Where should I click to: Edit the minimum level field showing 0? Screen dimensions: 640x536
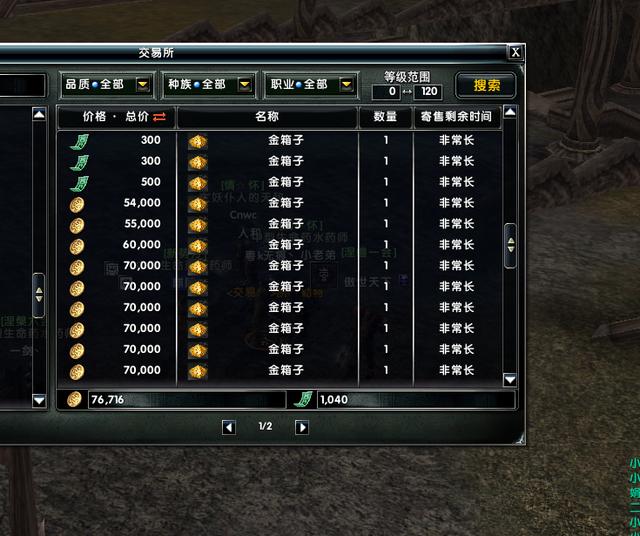[x=386, y=92]
